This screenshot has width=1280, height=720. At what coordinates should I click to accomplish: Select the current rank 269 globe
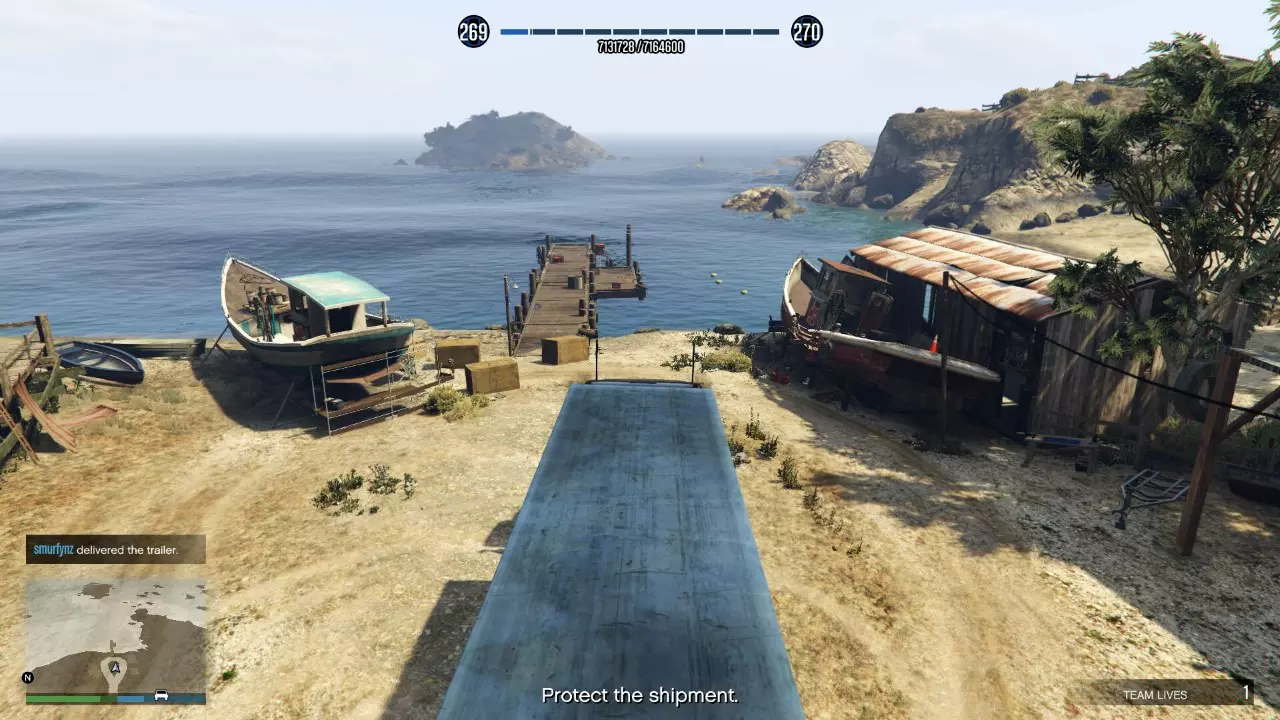pyautogui.click(x=474, y=32)
